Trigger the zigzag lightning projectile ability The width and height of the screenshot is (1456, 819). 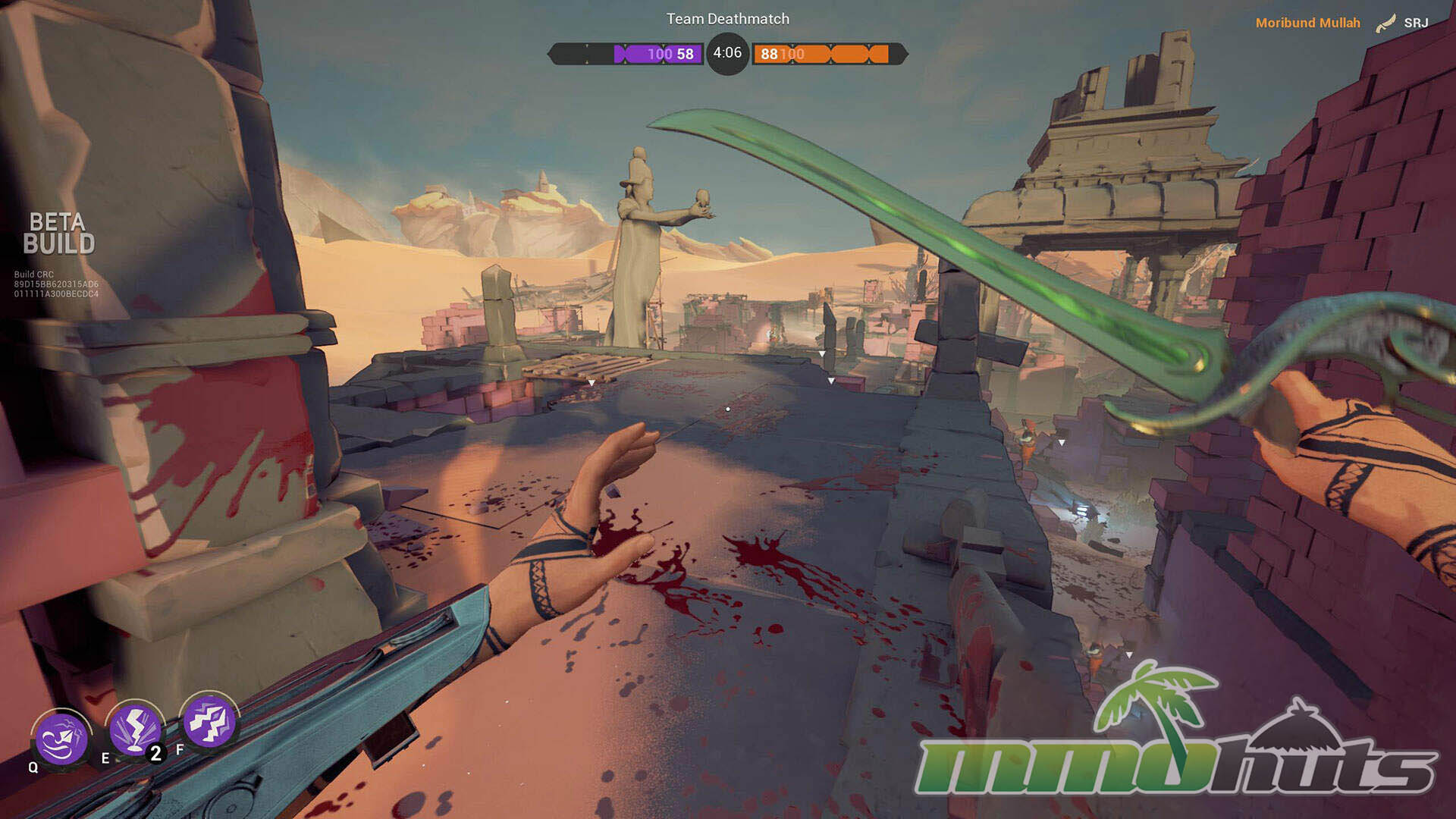coord(209,720)
